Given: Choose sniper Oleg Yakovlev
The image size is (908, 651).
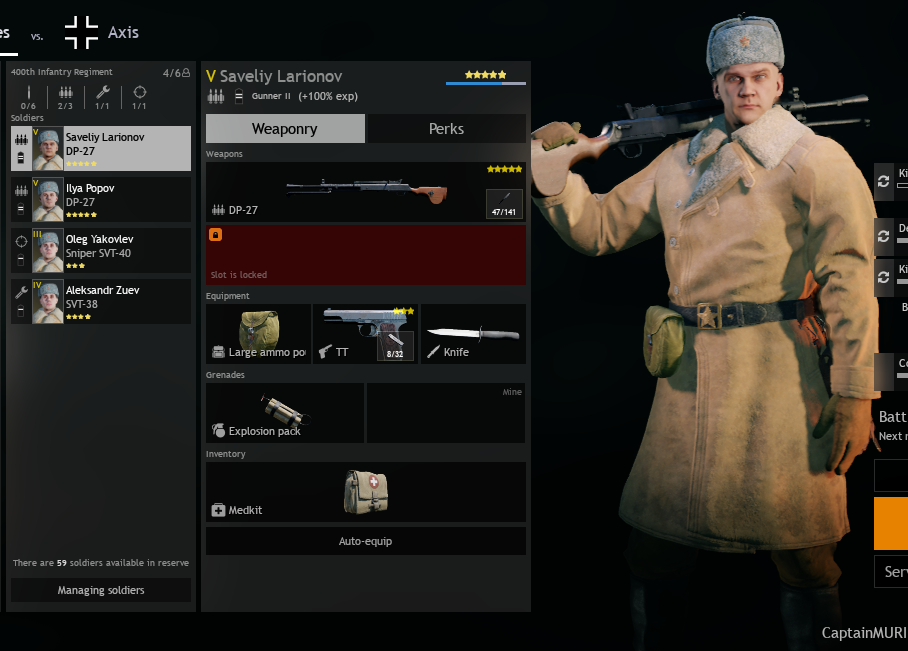Looking at the screenshot, I should click(x=100, y=251).
